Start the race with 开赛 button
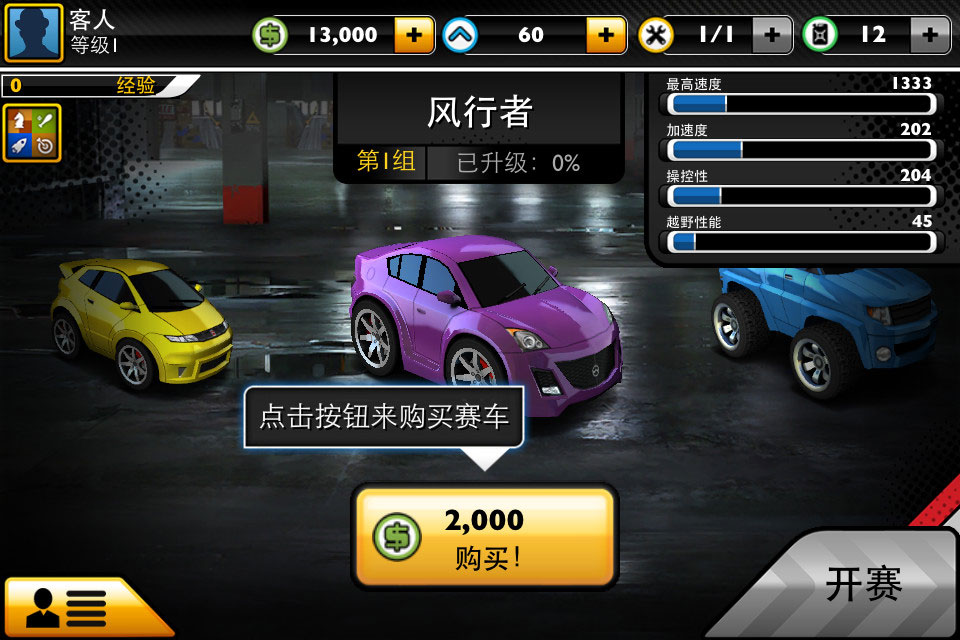The image size is (960, 640). coord(863,584)
